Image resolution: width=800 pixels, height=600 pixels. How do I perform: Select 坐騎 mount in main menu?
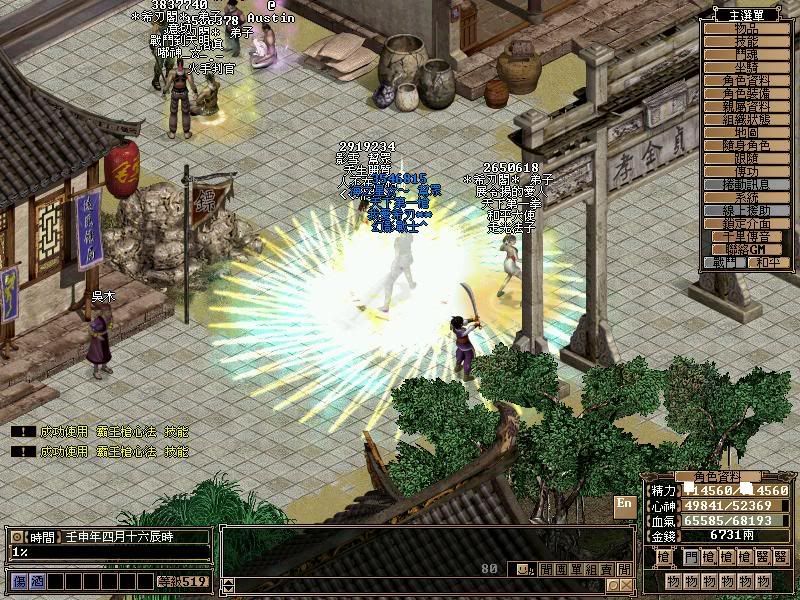coord(748,68)
